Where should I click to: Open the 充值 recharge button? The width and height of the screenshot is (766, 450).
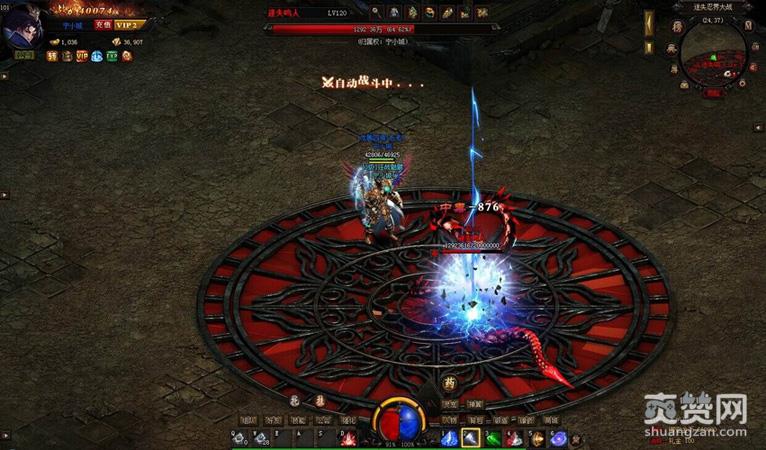102,24
